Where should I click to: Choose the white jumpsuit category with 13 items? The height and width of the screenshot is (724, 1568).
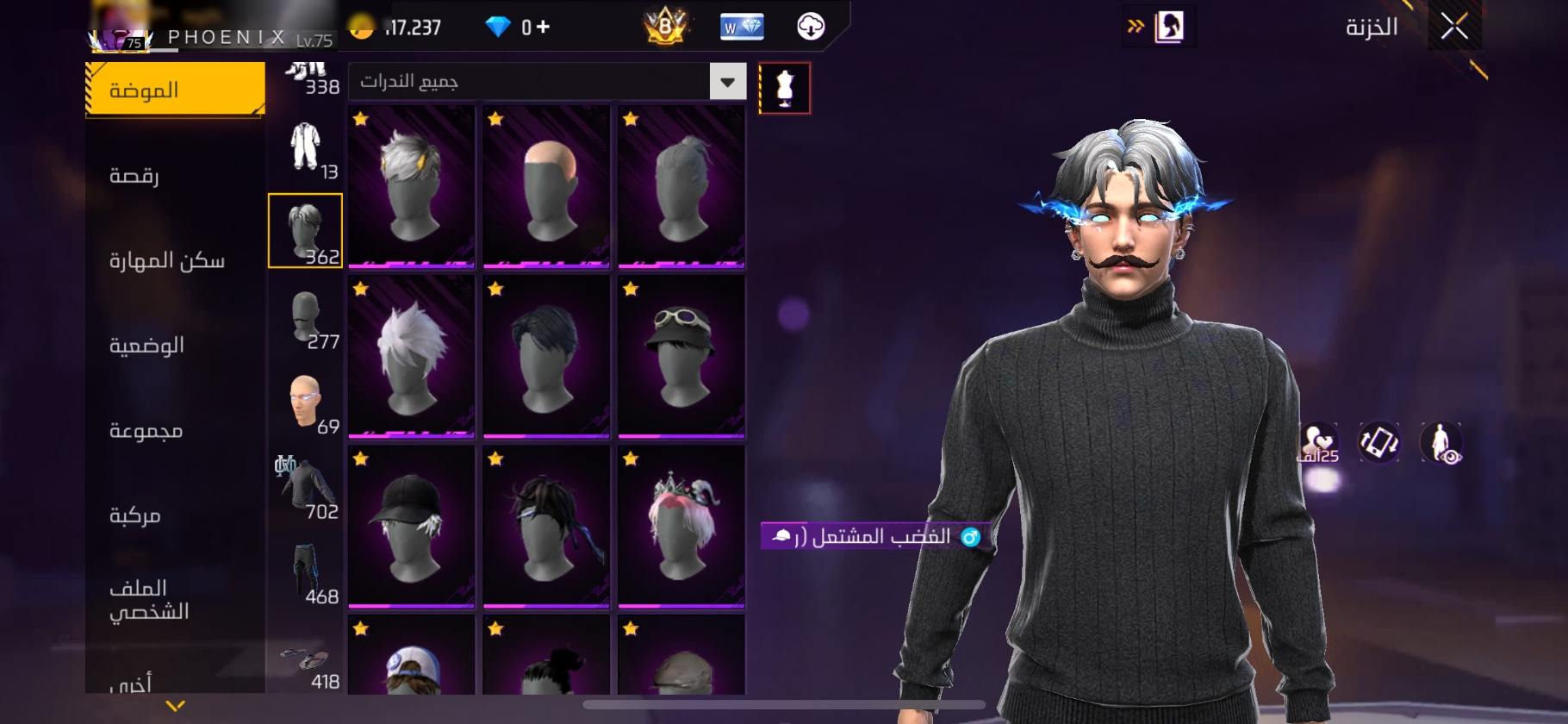tap(306, 147)
